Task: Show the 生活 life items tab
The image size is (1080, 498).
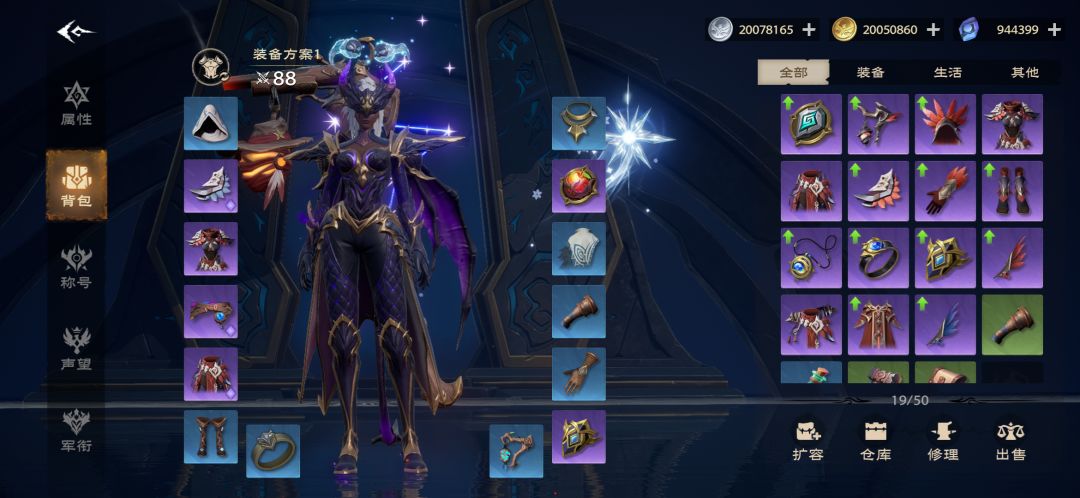Action: (x=947, y=72)
